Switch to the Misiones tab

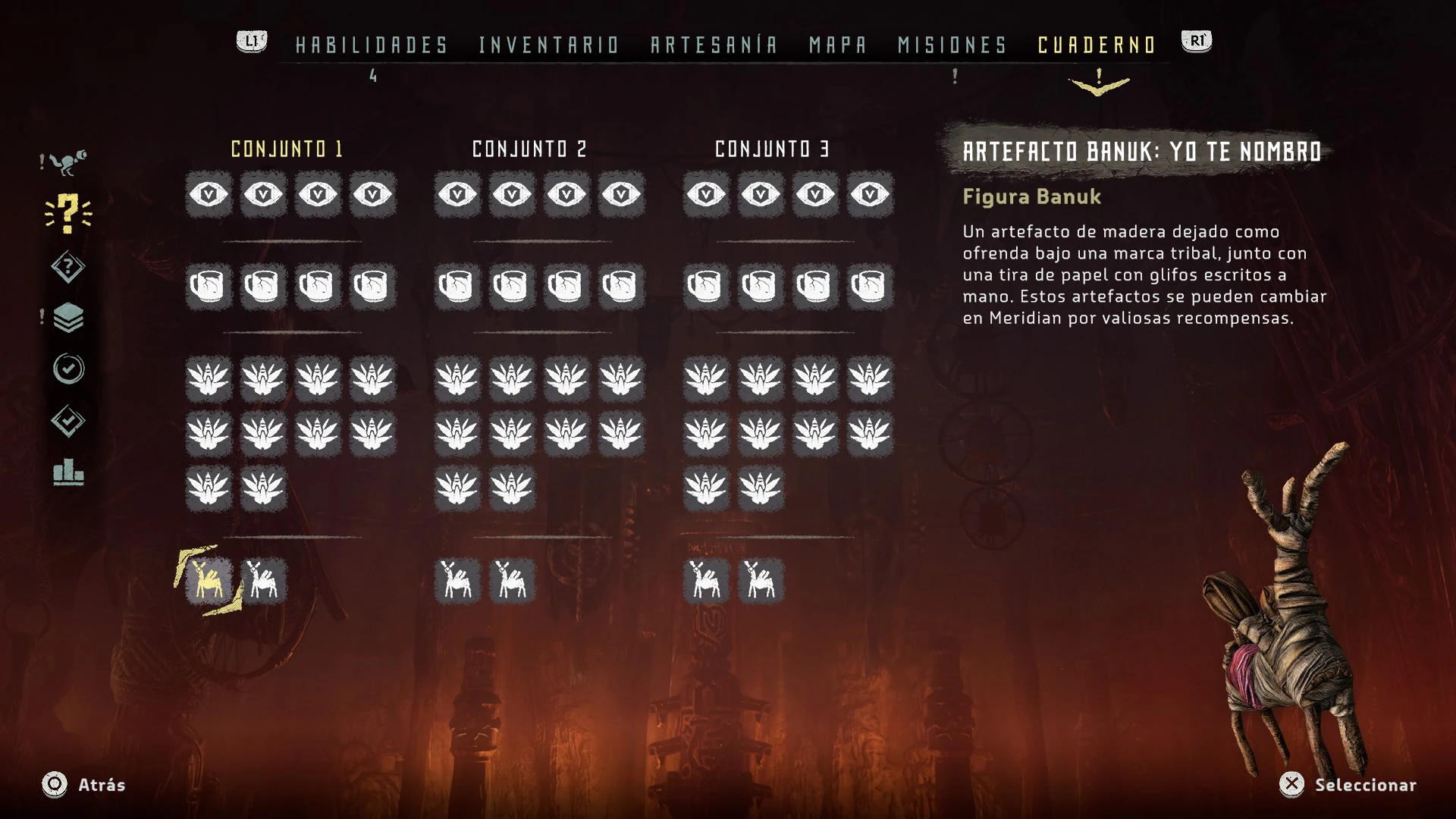pyautogui.click(x=952, y=45)
